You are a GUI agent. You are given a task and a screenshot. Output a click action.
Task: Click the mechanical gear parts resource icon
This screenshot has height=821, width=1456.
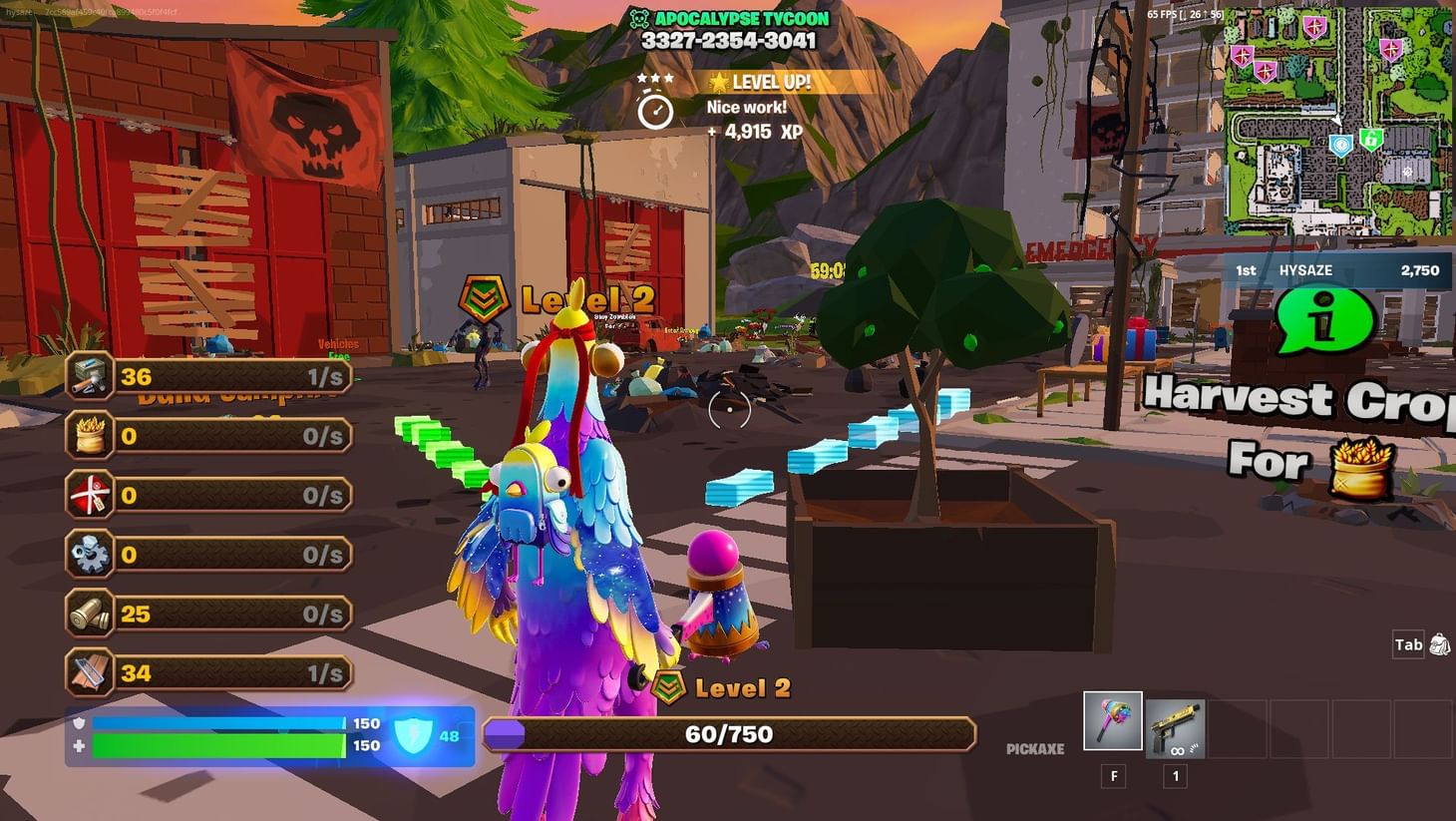[89, 555]
